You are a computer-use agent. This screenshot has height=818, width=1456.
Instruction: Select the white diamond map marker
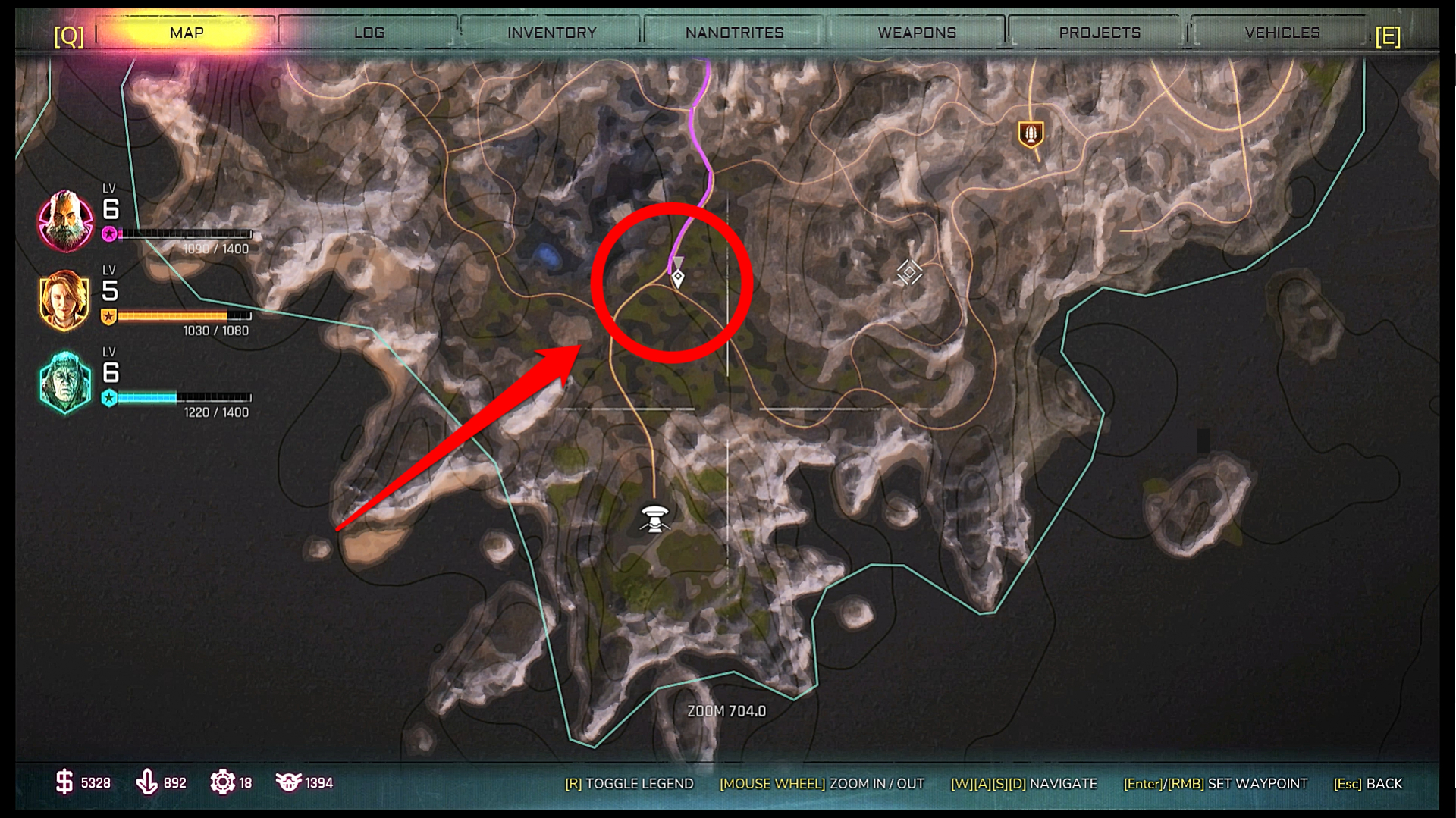(908, 272)
